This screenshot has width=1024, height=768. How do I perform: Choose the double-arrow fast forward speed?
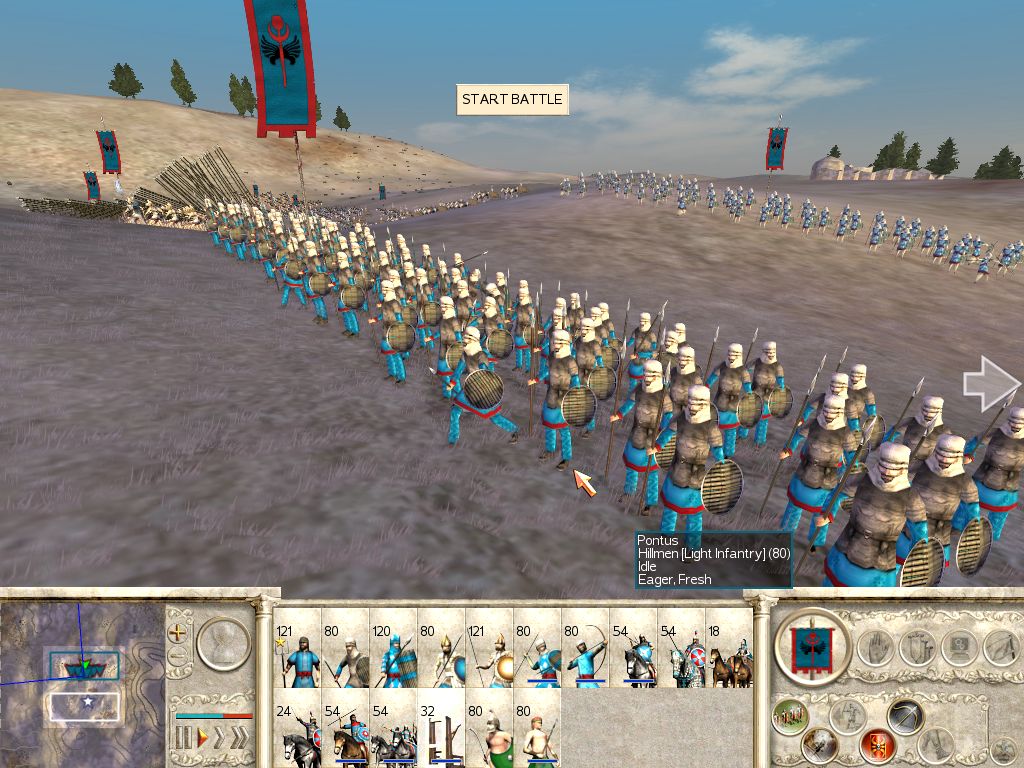click(x=220, y=739)
